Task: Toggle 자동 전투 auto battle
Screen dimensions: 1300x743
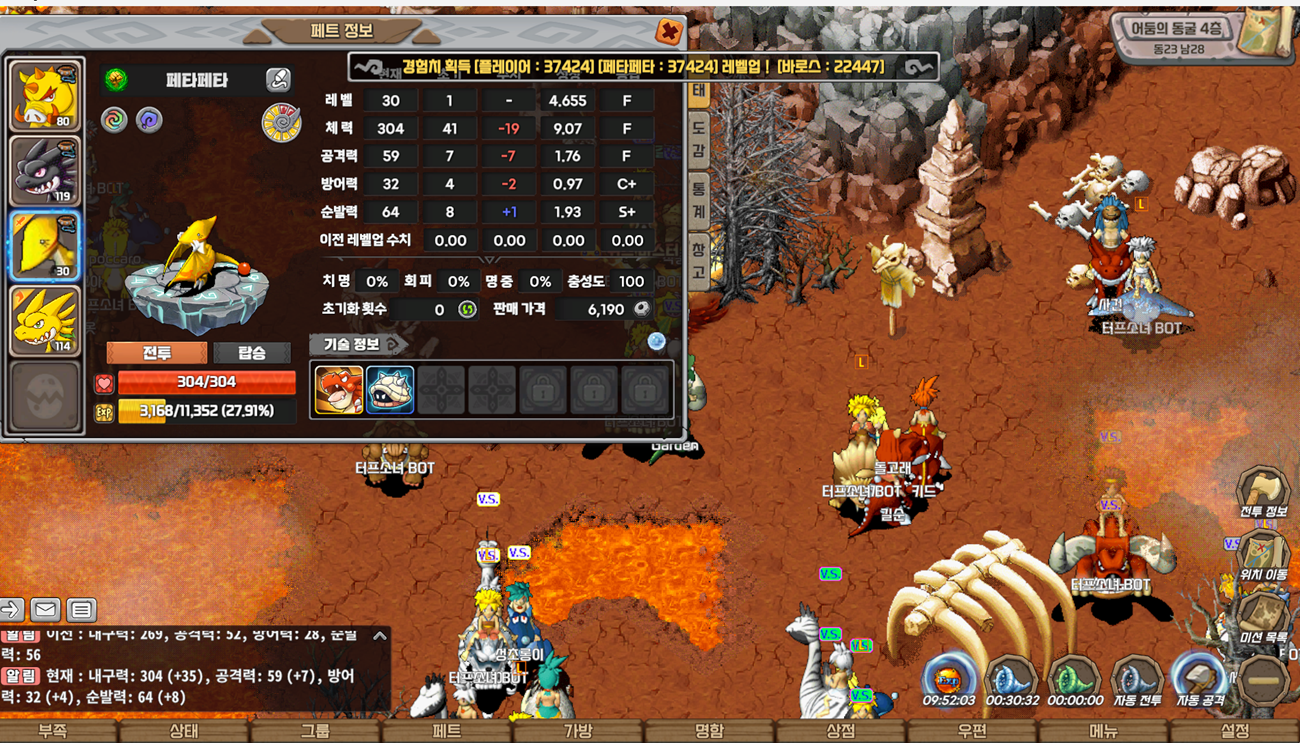Action: click(1137, 682)
